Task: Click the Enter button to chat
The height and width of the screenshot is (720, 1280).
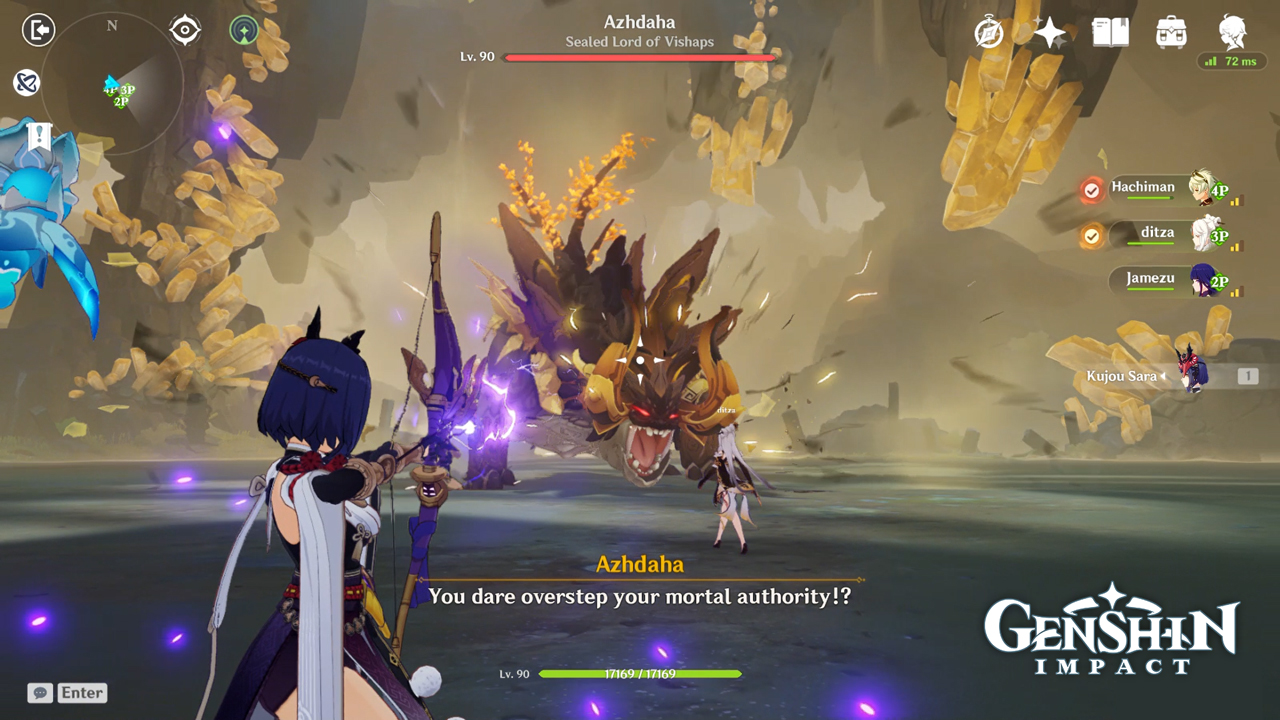Action: coord(82,692)
